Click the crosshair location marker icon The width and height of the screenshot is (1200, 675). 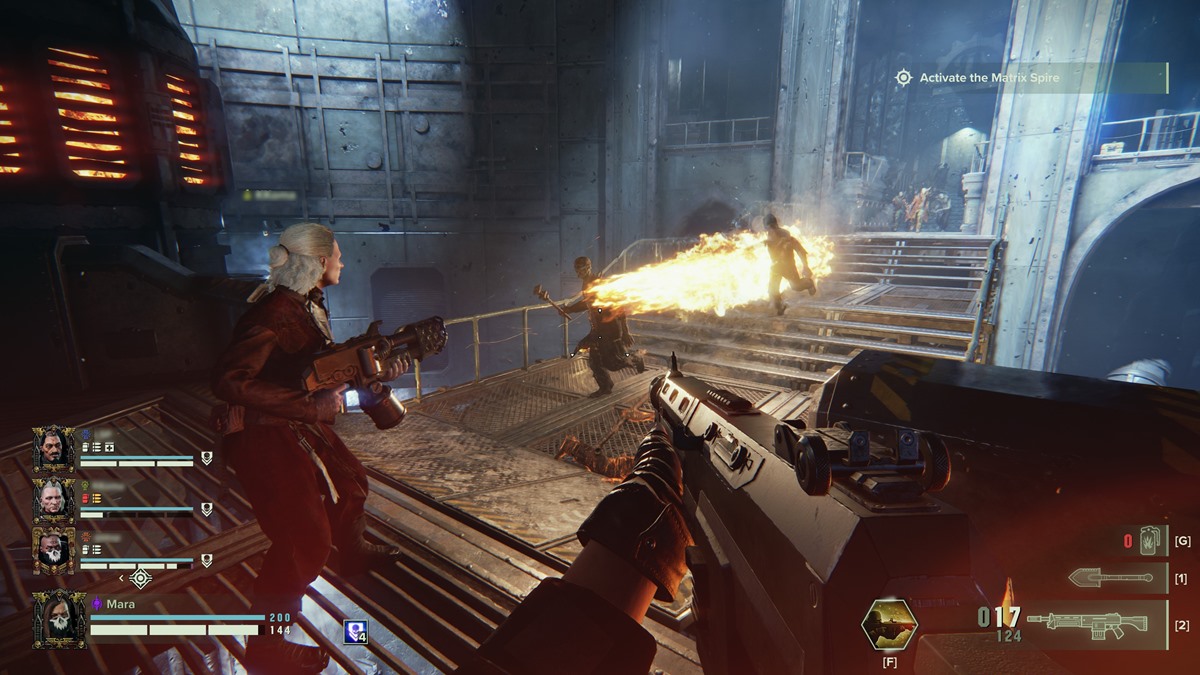click(141, 578)
